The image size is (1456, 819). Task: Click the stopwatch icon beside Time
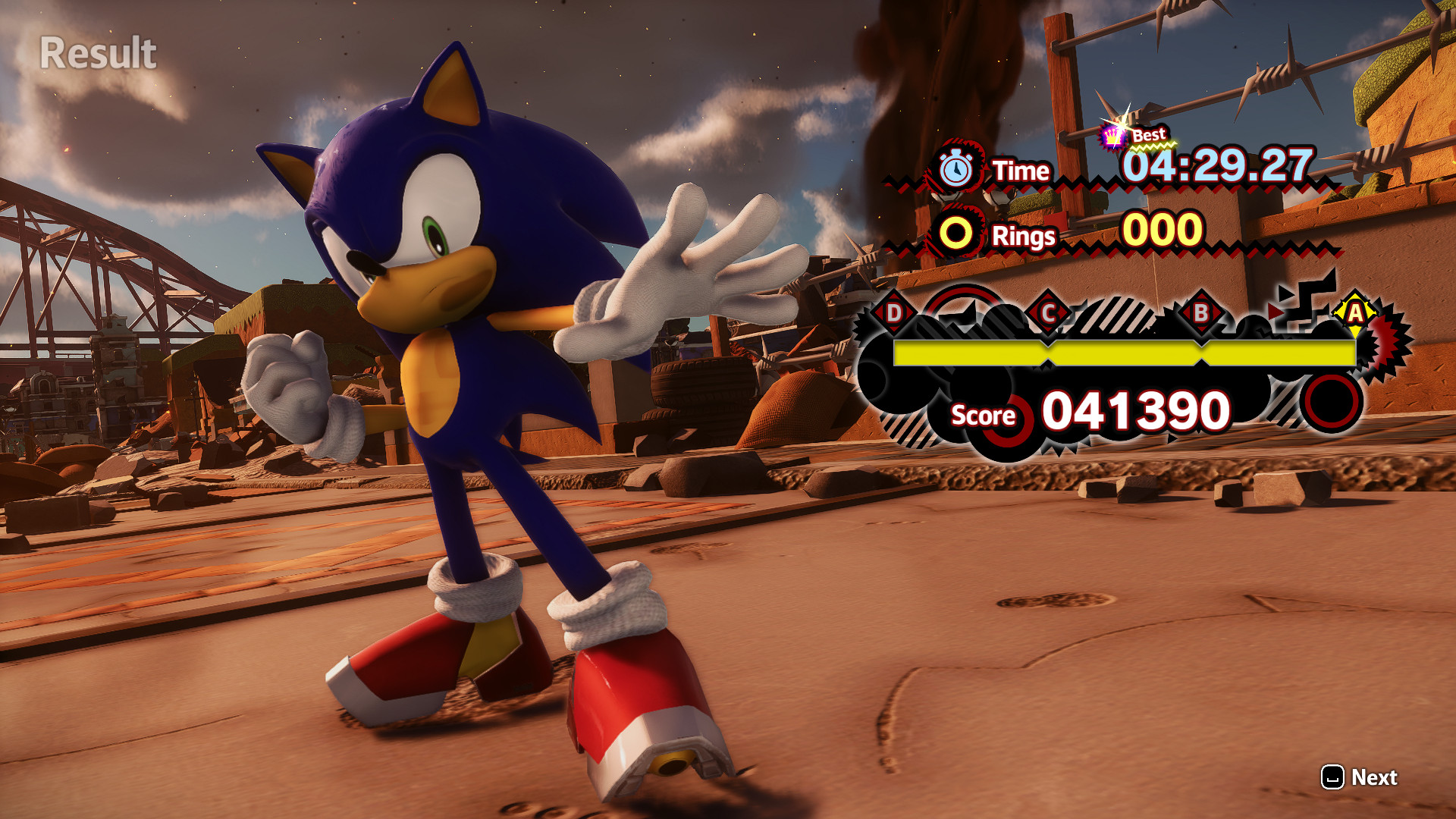[955, 169]
